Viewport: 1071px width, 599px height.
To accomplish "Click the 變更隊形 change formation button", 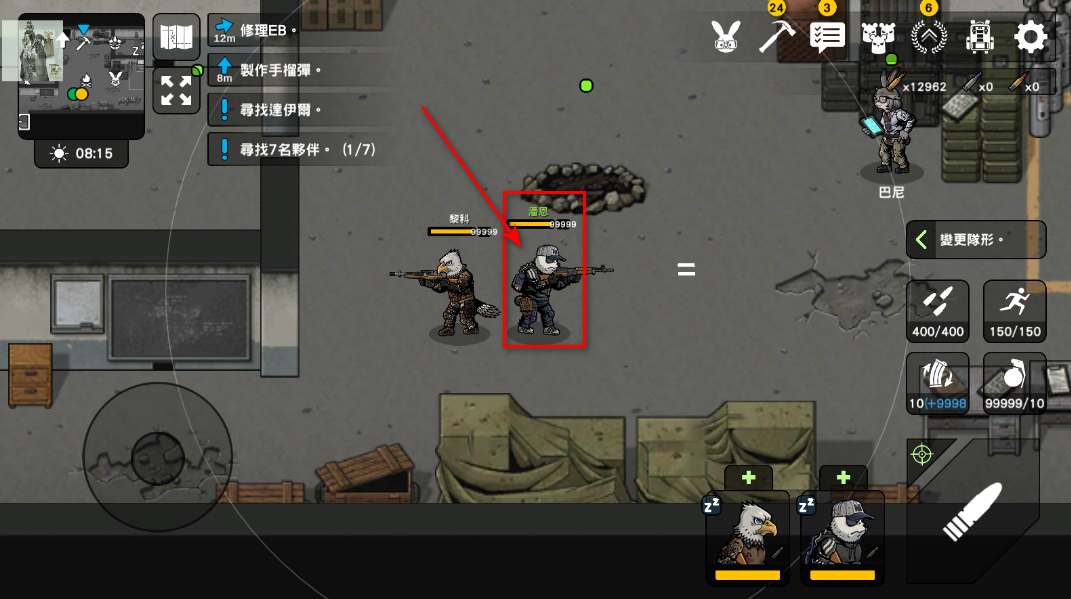I will tap(976, 240).
